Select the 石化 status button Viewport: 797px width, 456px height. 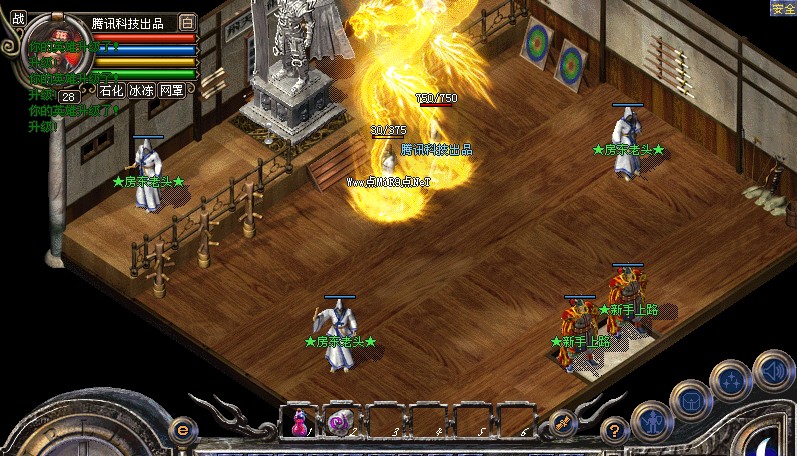pyautogui.click(x=112, y=91)
